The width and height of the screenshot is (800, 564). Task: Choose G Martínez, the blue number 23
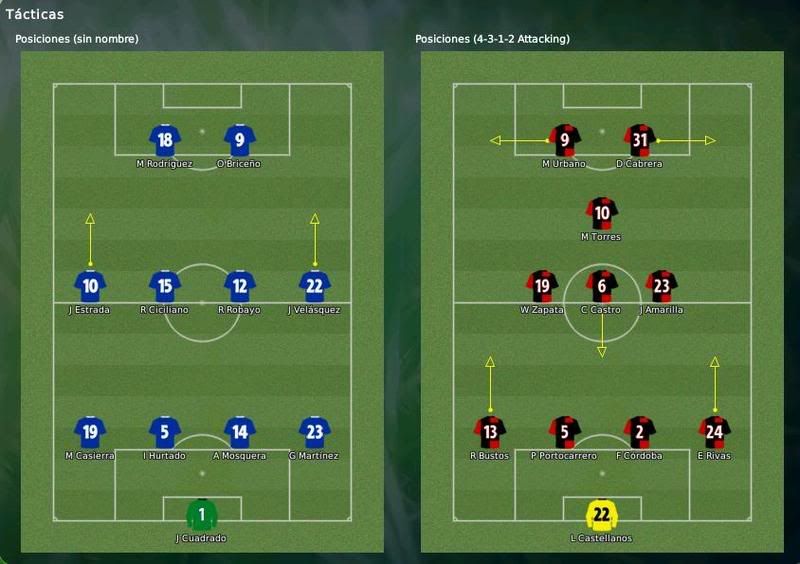click(315, 432)
